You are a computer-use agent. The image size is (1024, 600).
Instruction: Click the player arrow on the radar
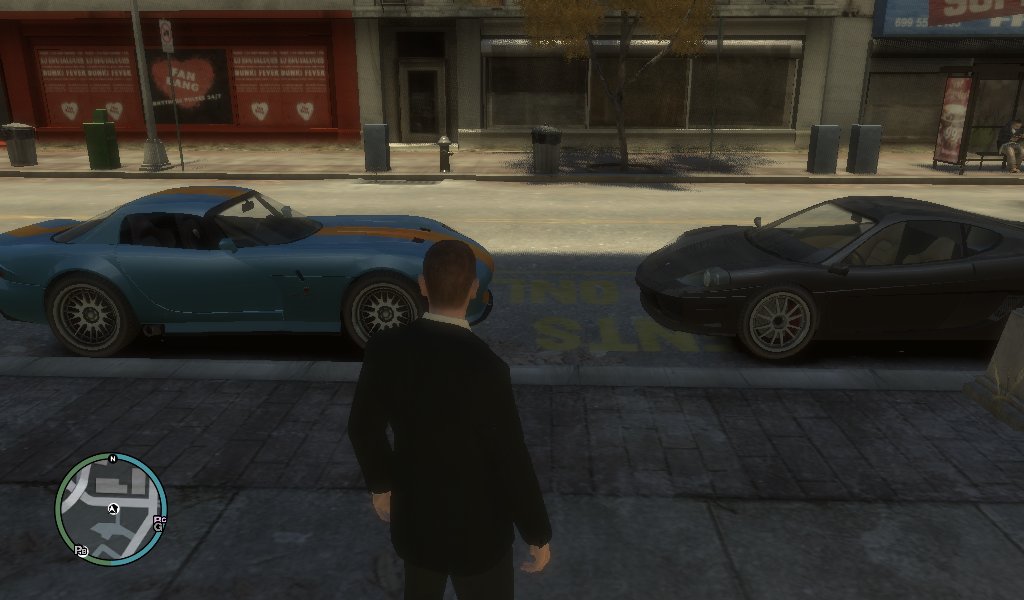[x=114, y=509]
